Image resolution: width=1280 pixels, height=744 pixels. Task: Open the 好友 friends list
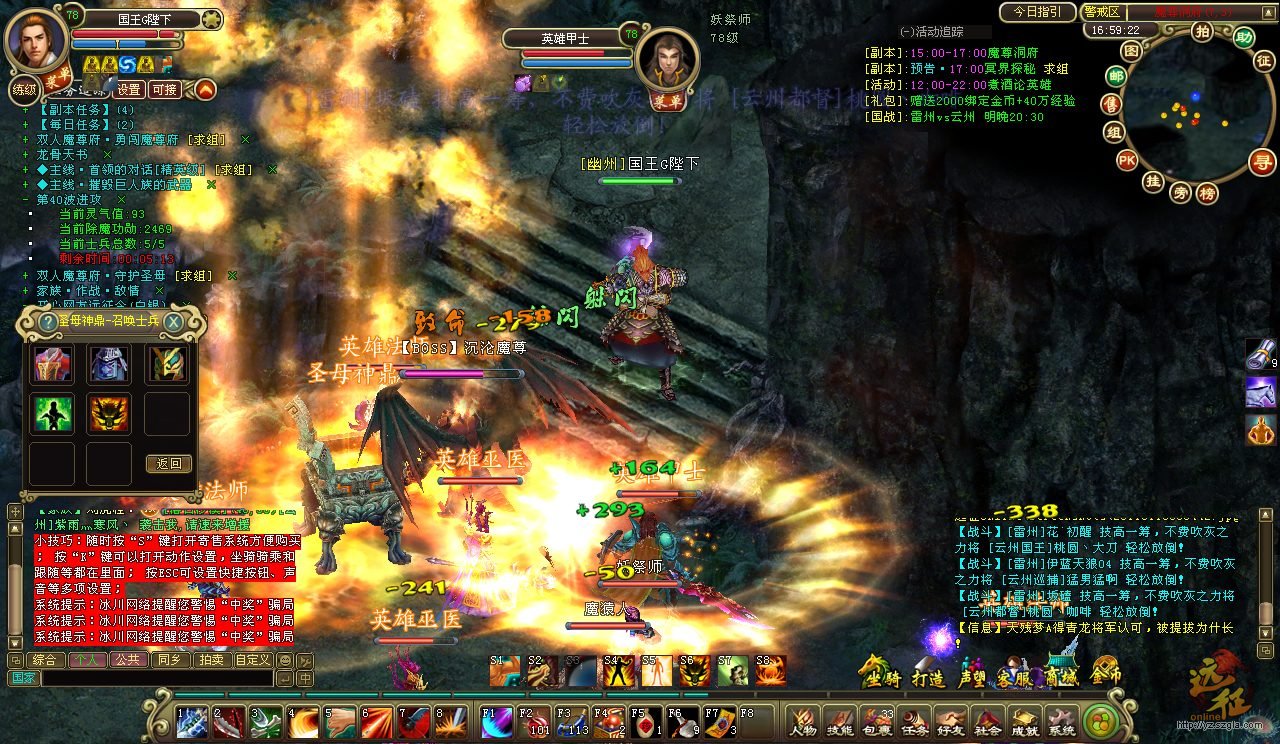click(951, 721)
